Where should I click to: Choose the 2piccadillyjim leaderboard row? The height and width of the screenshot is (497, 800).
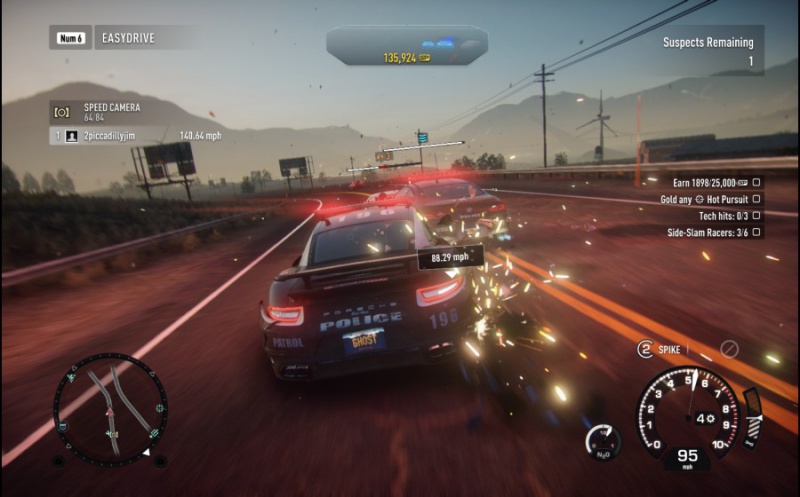[140, 135]
